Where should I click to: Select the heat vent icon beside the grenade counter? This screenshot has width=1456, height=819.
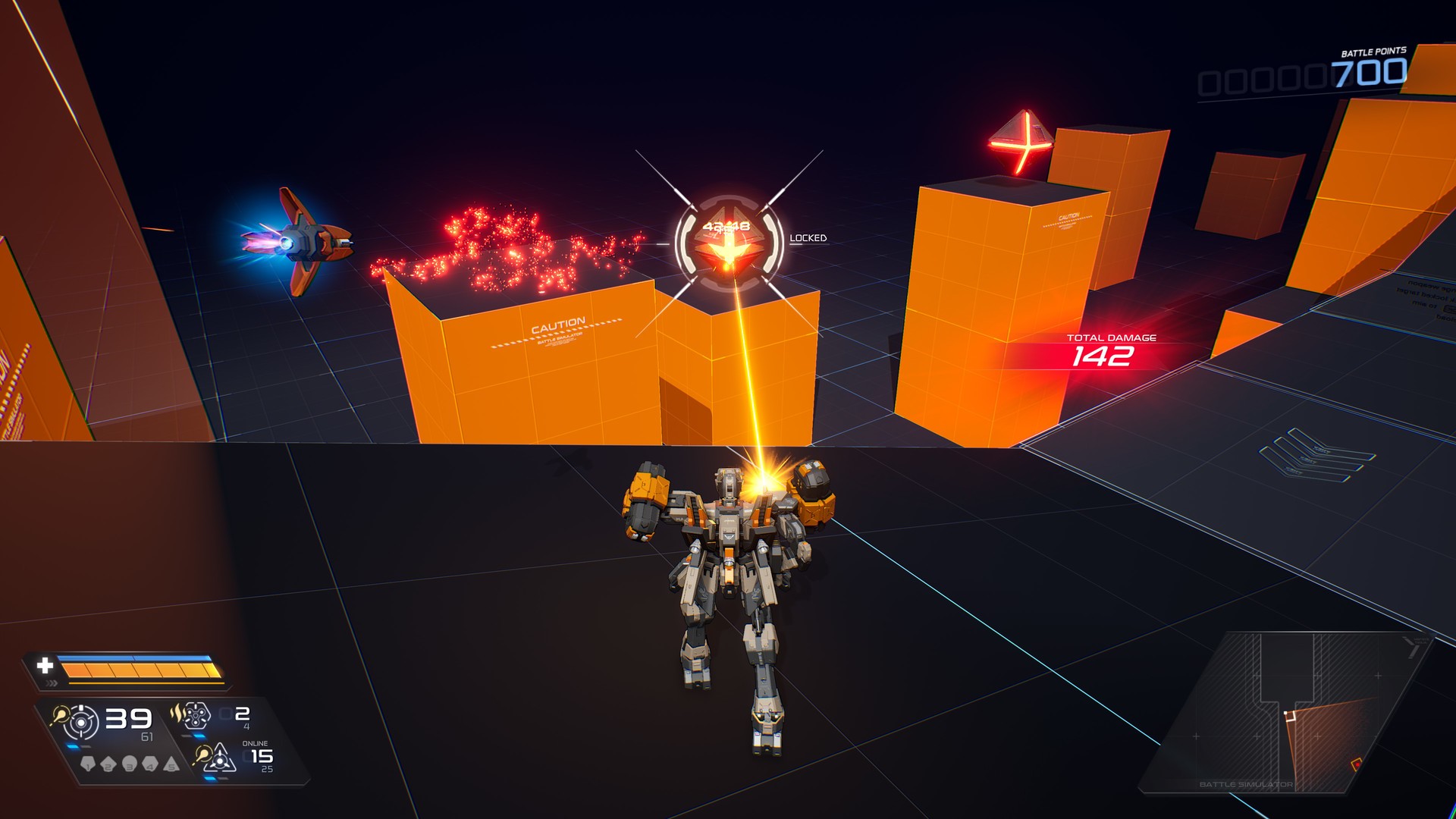178,715
